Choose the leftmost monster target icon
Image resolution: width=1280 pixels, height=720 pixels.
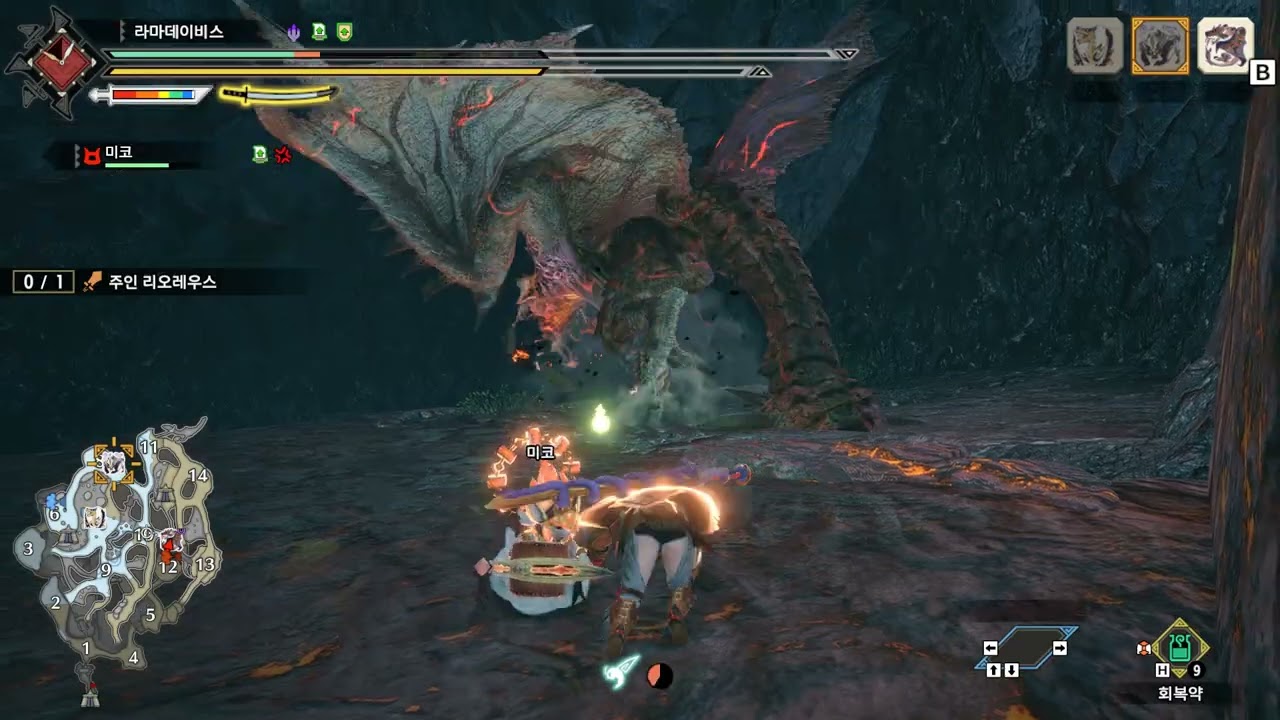coord(1095,46)
